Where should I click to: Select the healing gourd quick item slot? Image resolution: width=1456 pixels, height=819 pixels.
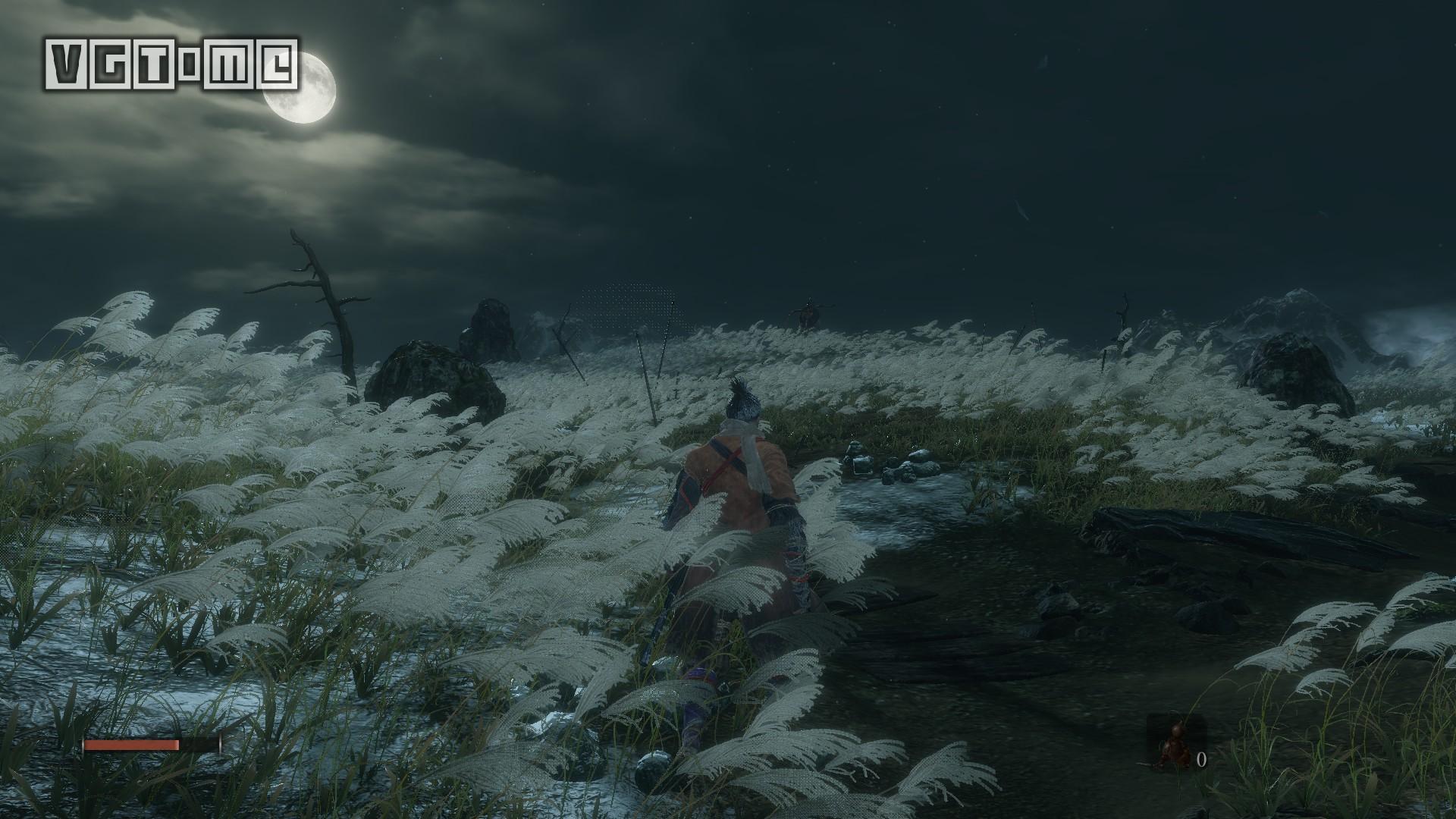pos(1173,745)
